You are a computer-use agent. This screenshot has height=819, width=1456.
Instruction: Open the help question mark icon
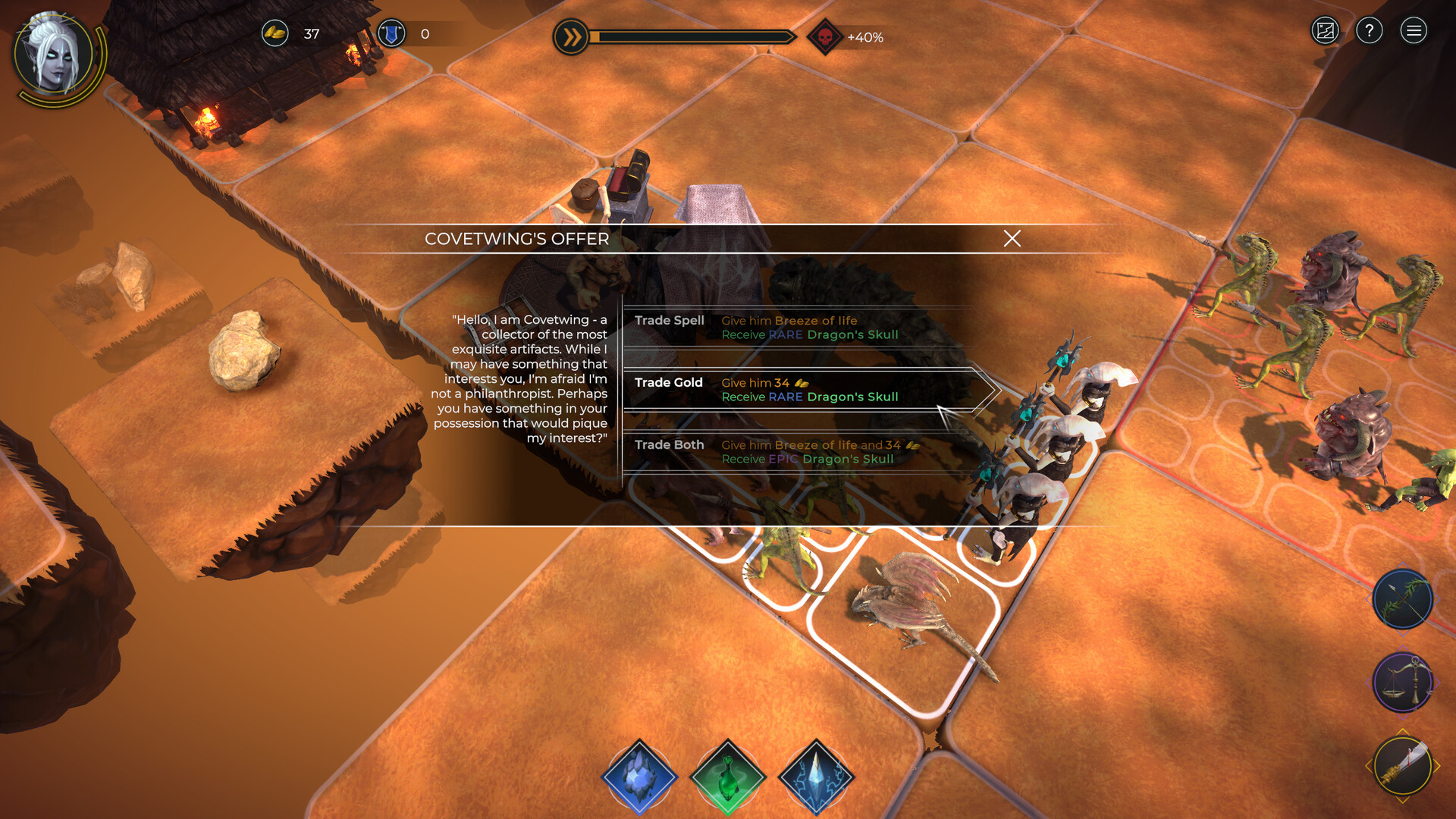pos(1370,30)
